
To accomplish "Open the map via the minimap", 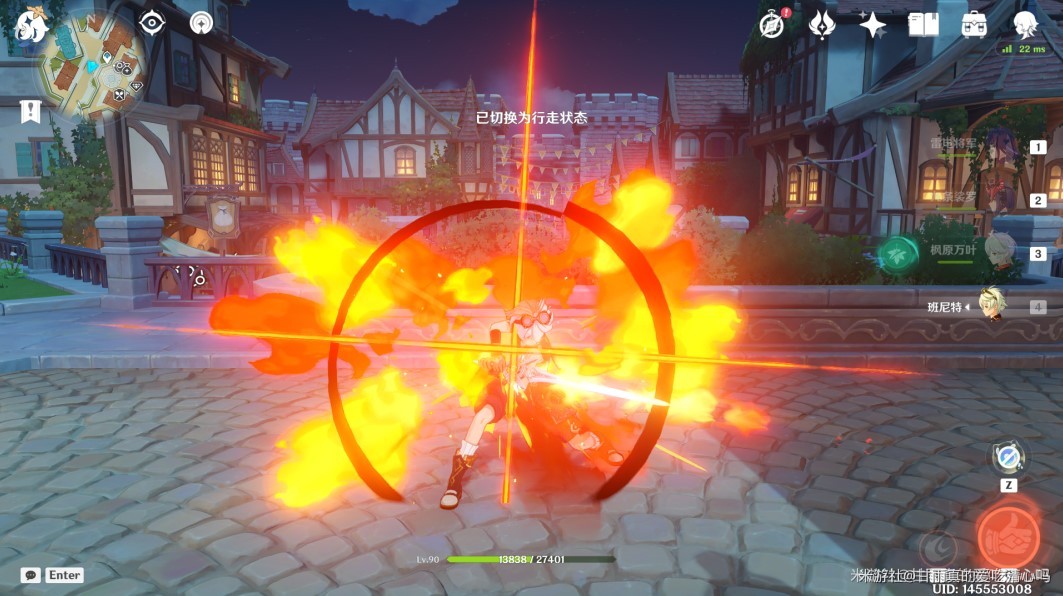I will pos(91,66).
